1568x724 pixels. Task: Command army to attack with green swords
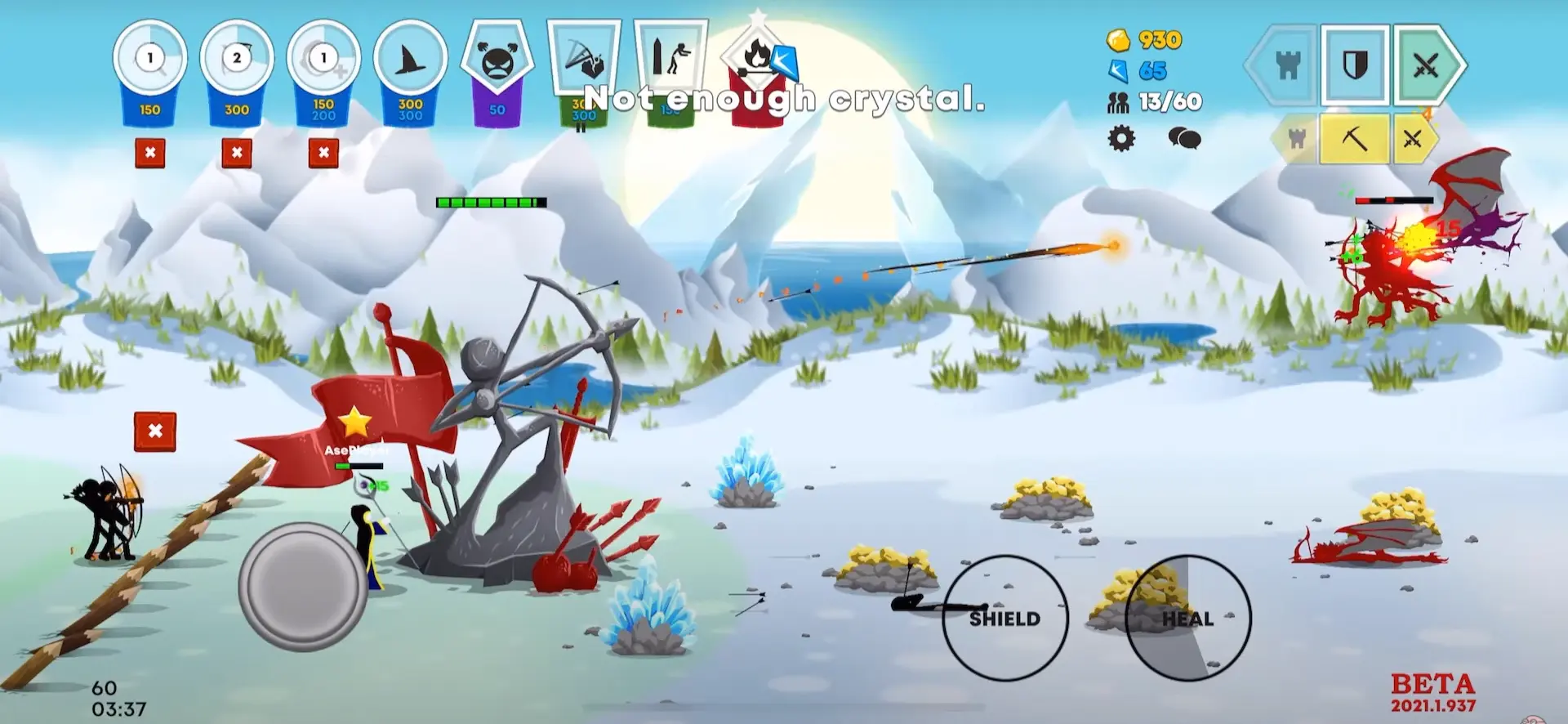click(1426, 65)
